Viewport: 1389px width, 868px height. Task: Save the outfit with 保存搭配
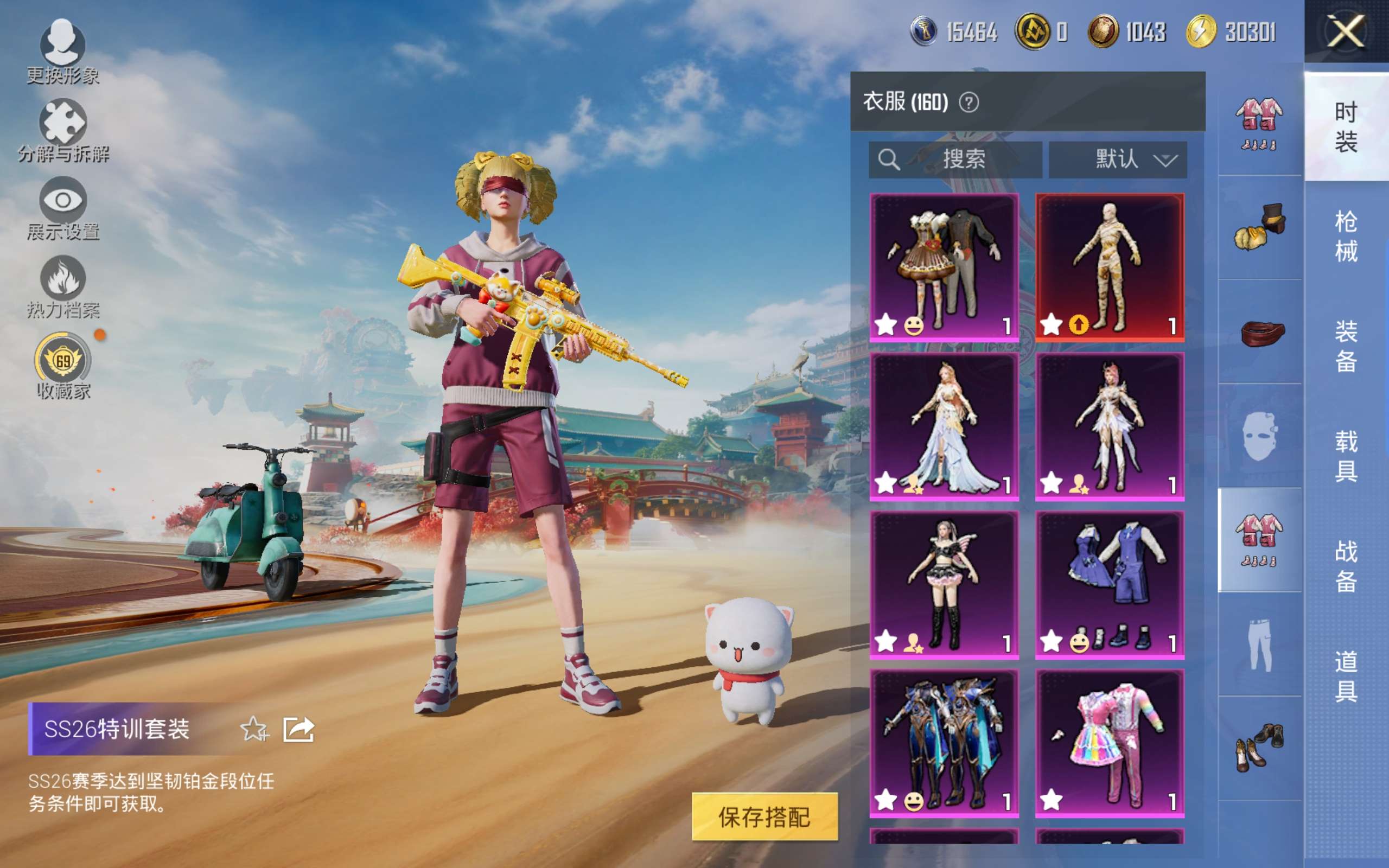click(x=764, y=816)
